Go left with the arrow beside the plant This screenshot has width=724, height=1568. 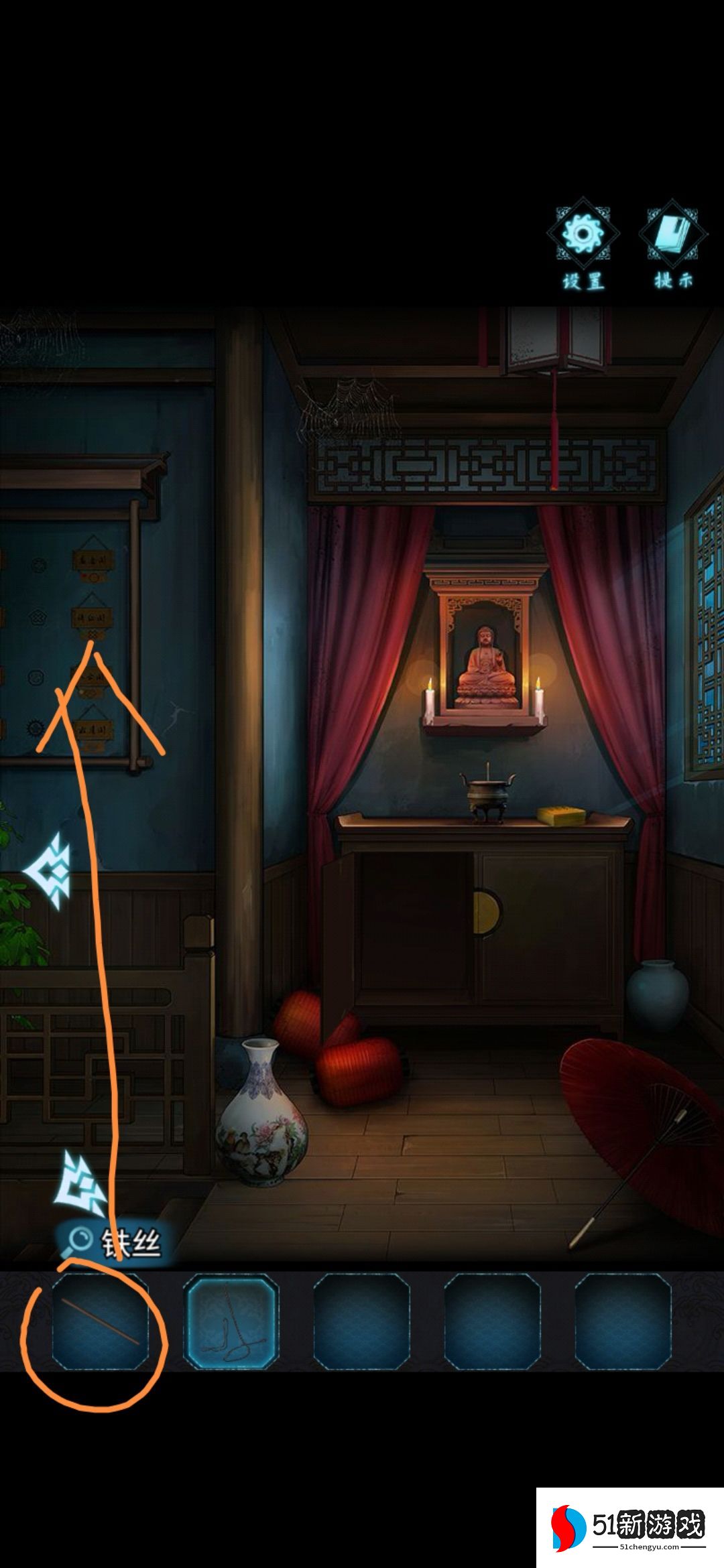coord(48,871)
